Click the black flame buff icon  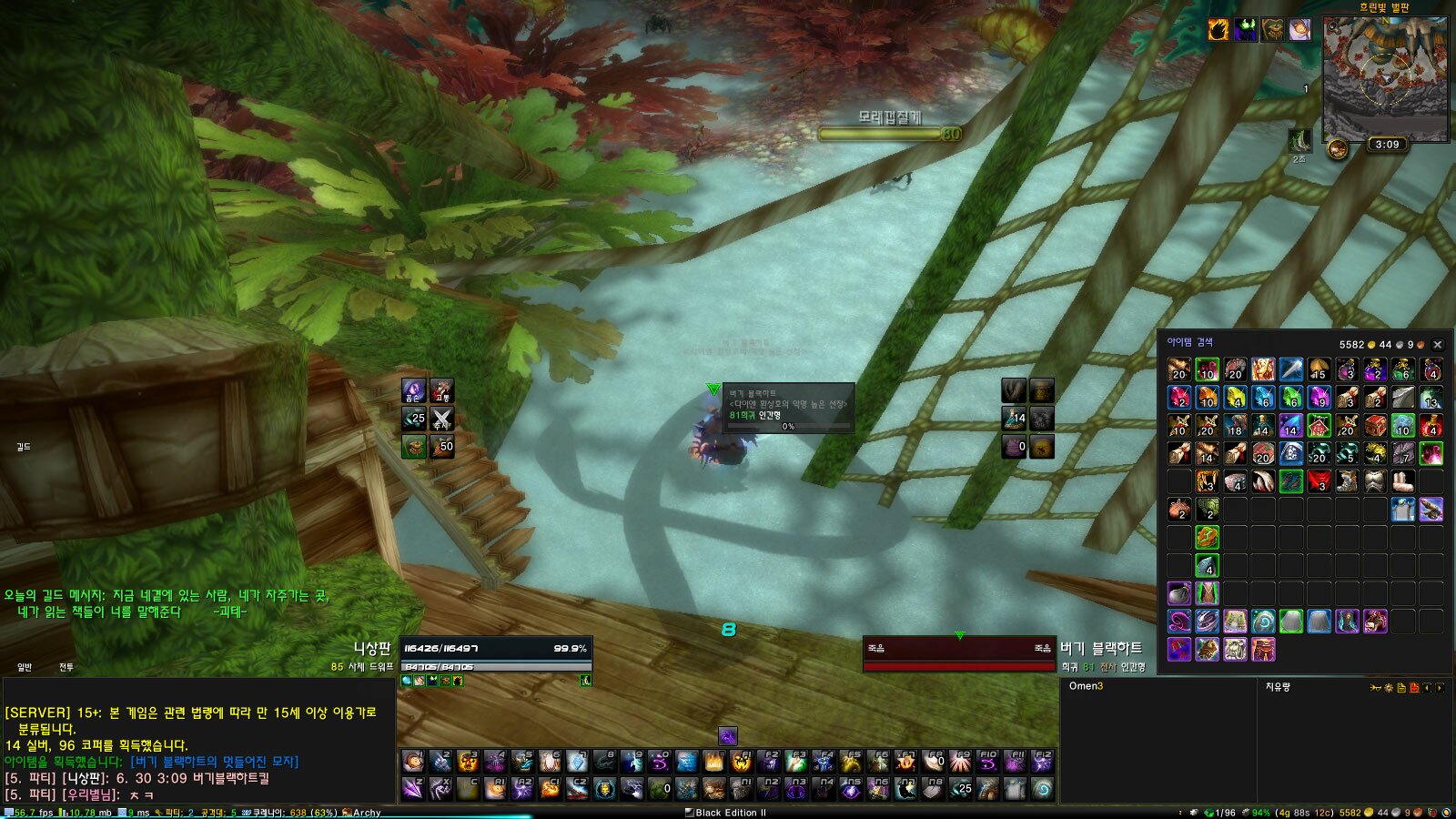click(x=1218, y=29)
